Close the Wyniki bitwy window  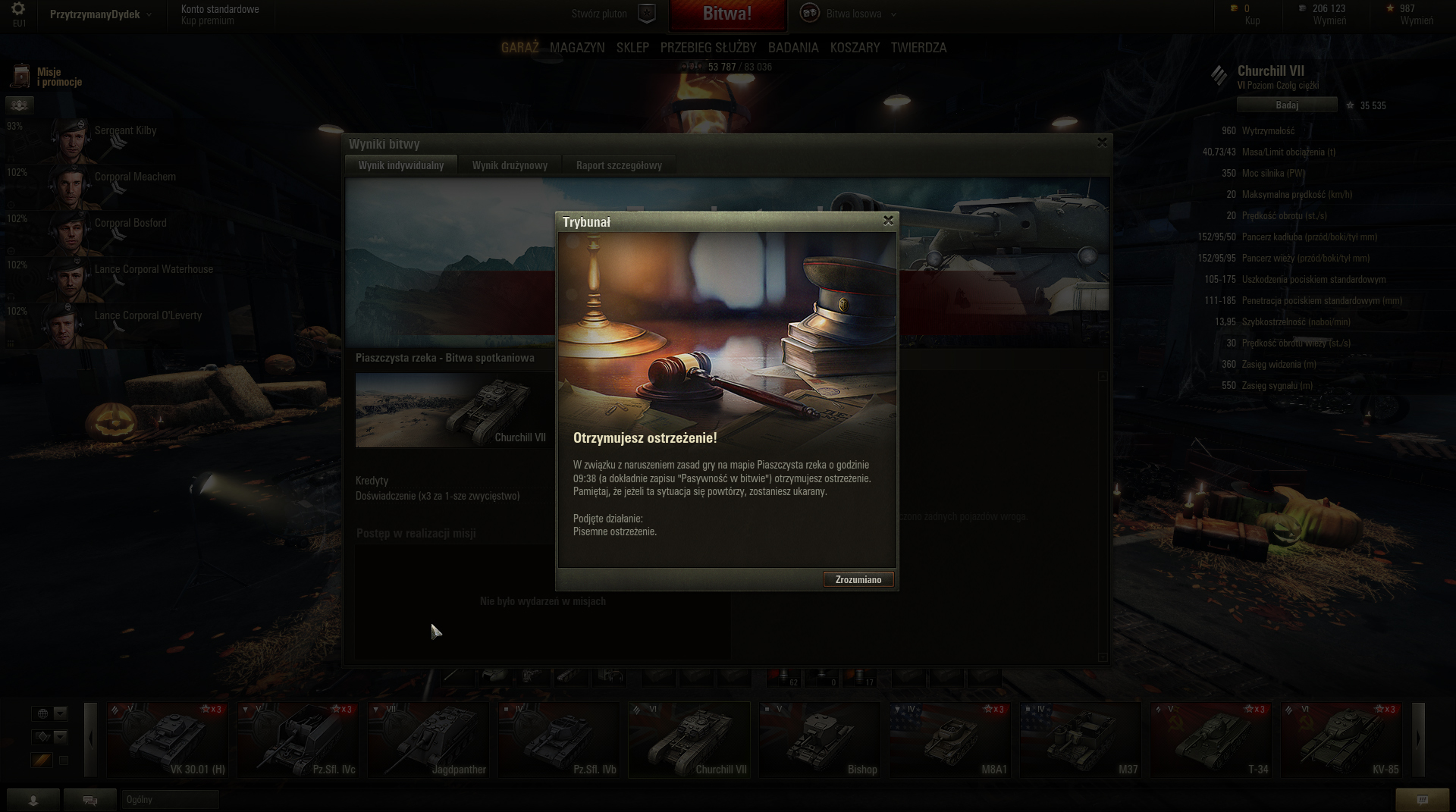tap(1102, 143)
